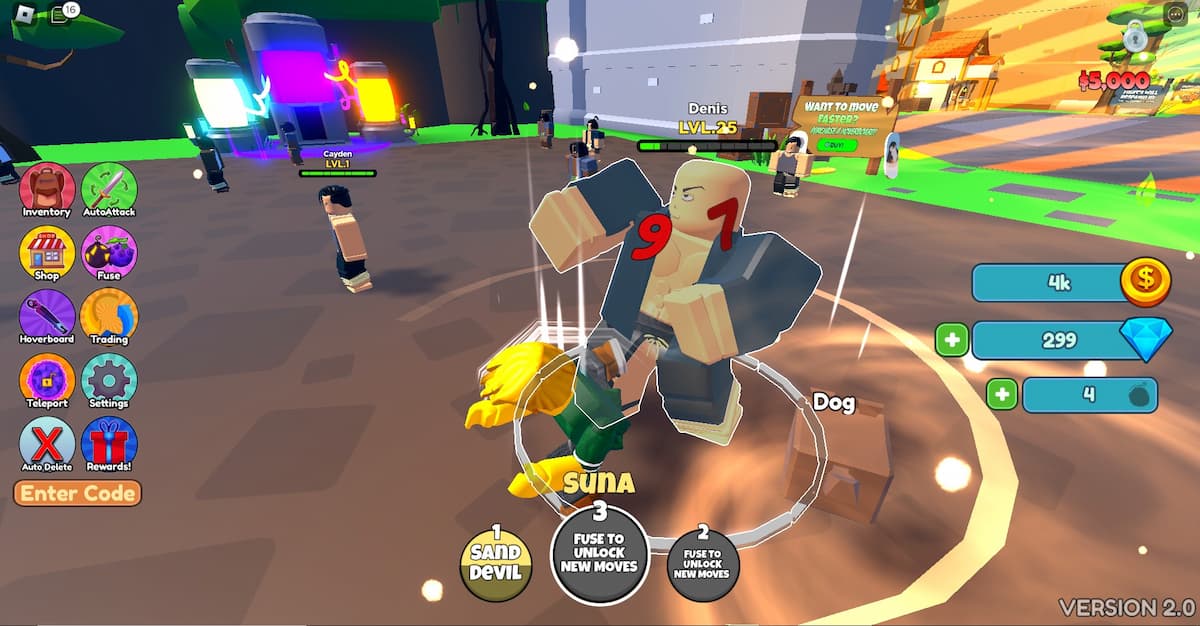Toggle the AutoAttack sword button

point(109,190)
